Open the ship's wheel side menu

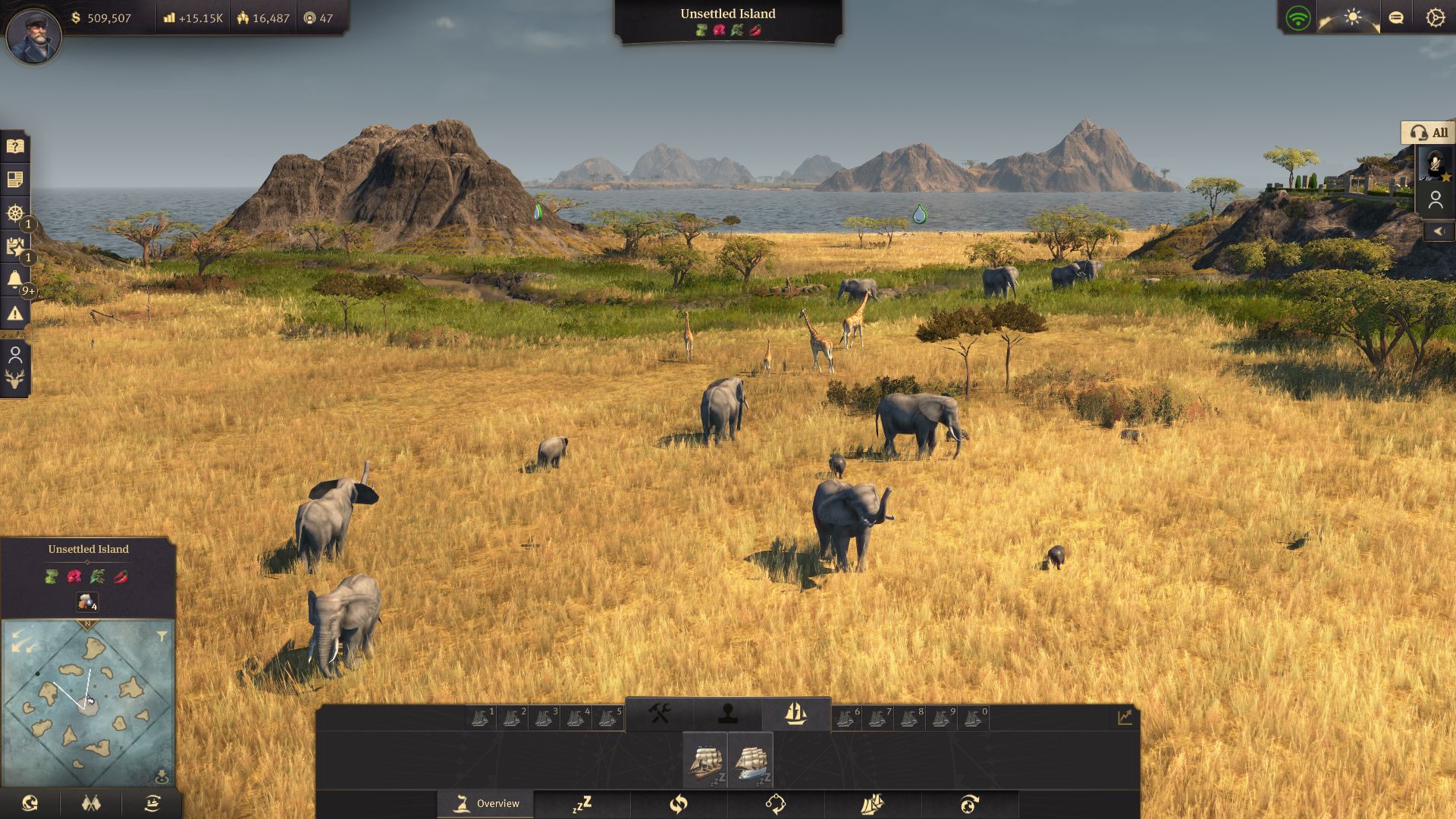coord(15,213)
